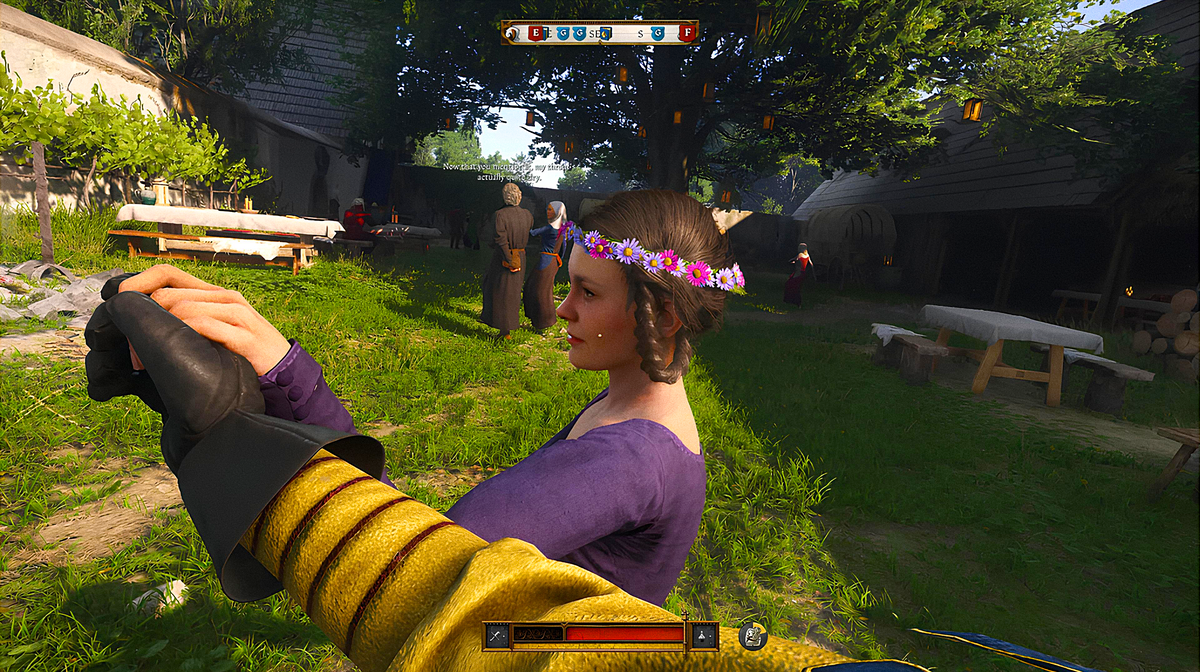The height and width of the screenshot is (672, 1200).
Task: Click the horse icon on the compass
Action: point(513,33)
